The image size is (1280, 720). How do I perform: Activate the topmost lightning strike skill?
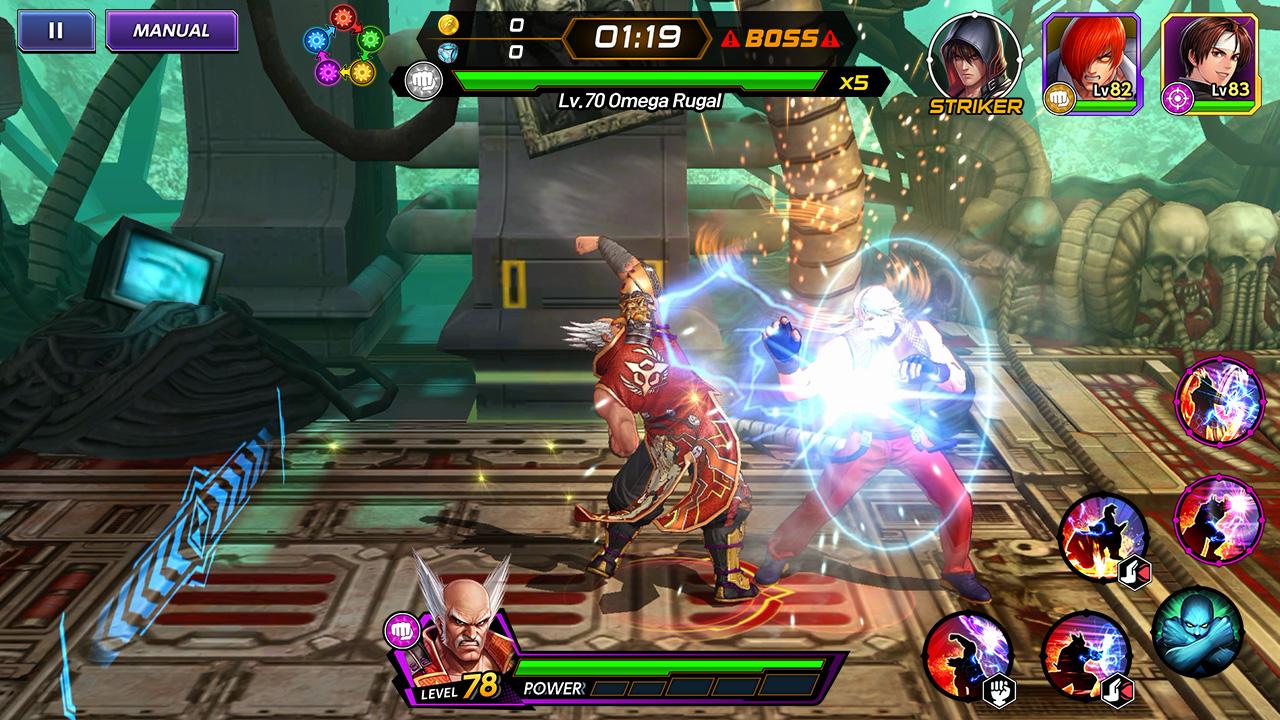[x=1217, y=398]
